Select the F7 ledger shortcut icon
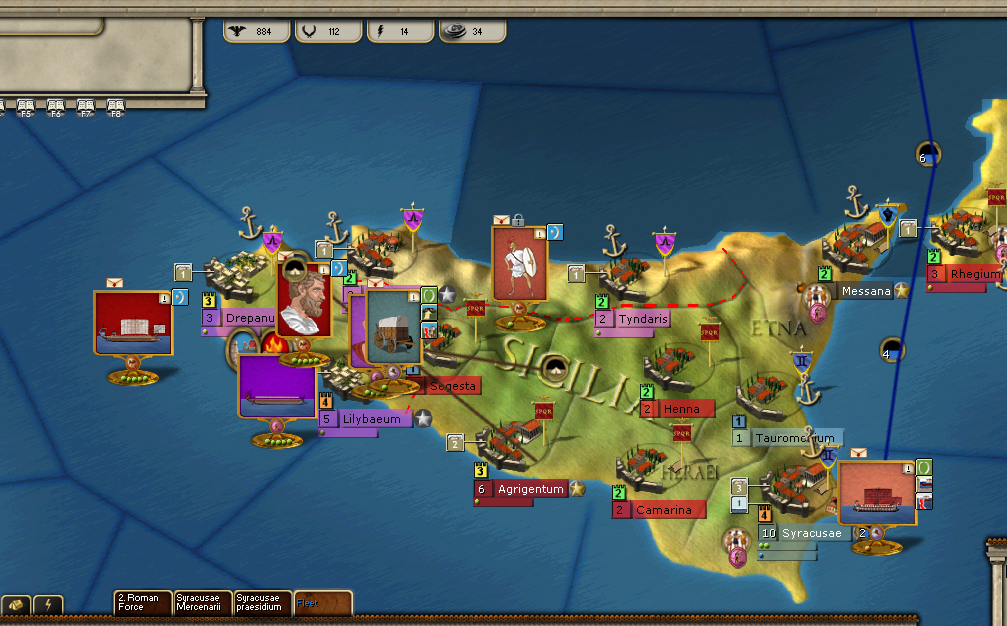1007x626 pixels. click(x=86, y=107)
